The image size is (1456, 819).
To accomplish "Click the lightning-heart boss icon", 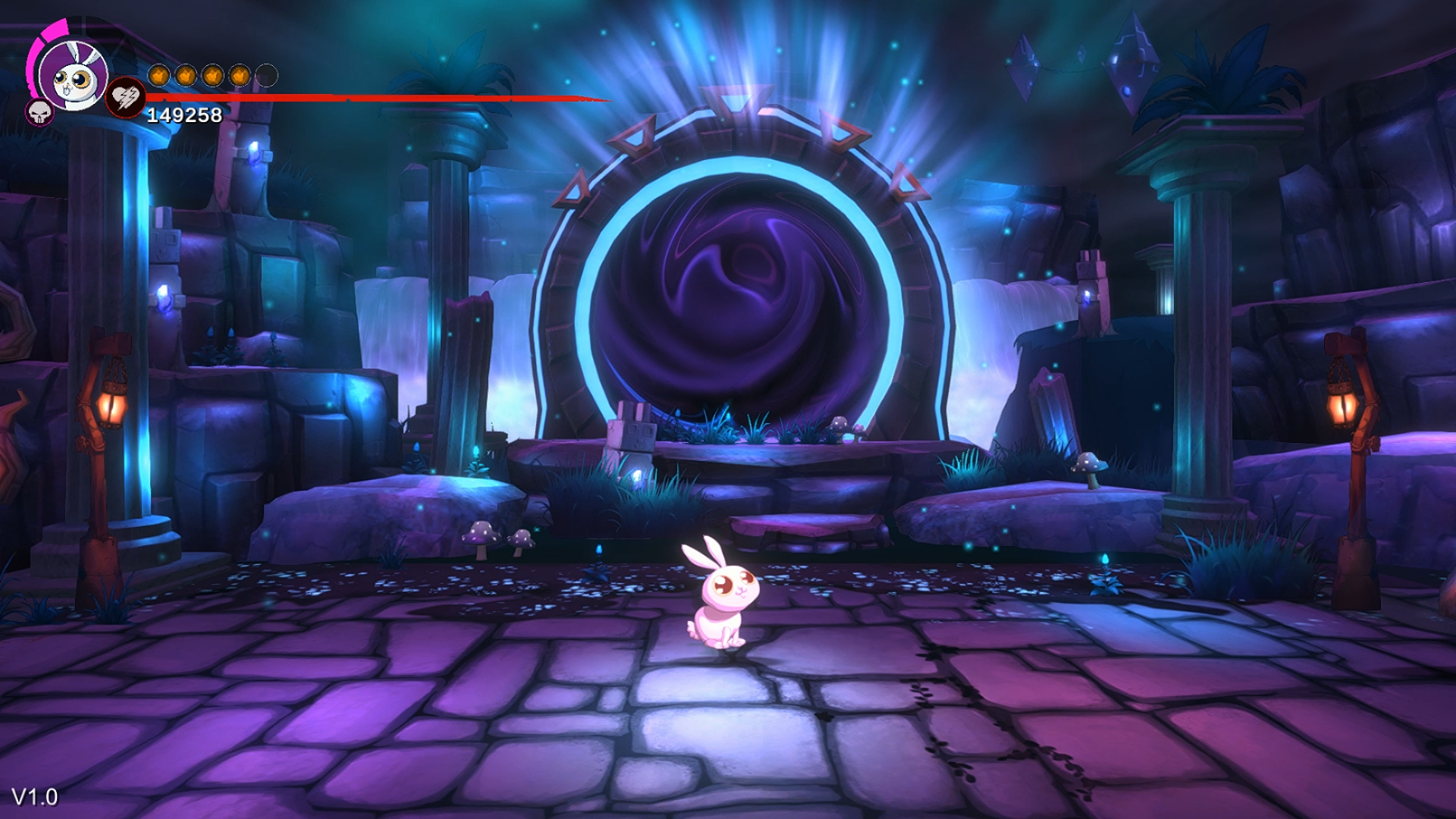I will pyautogui.click(x=127, y=97).
